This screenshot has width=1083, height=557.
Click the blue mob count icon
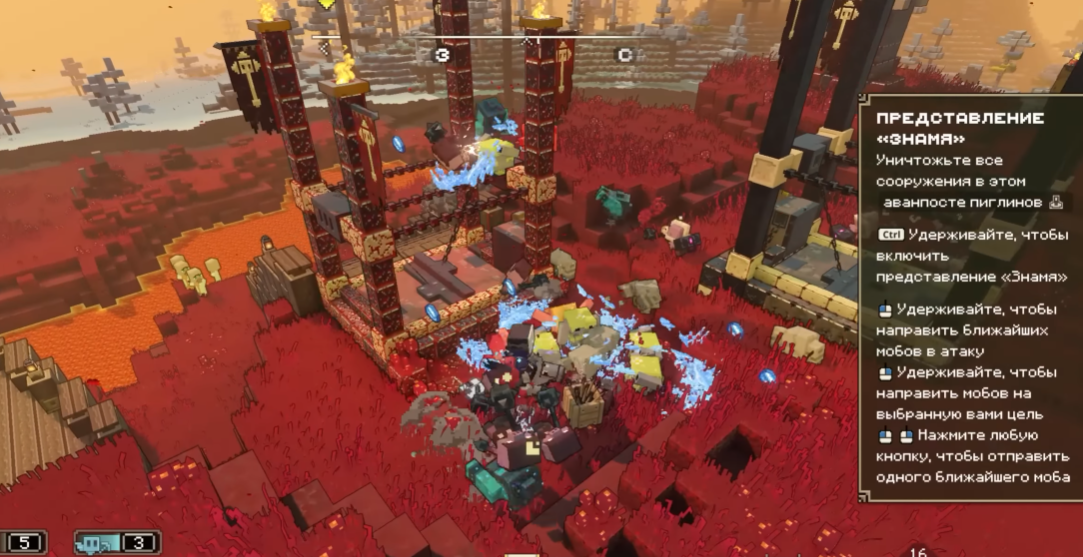99,543
